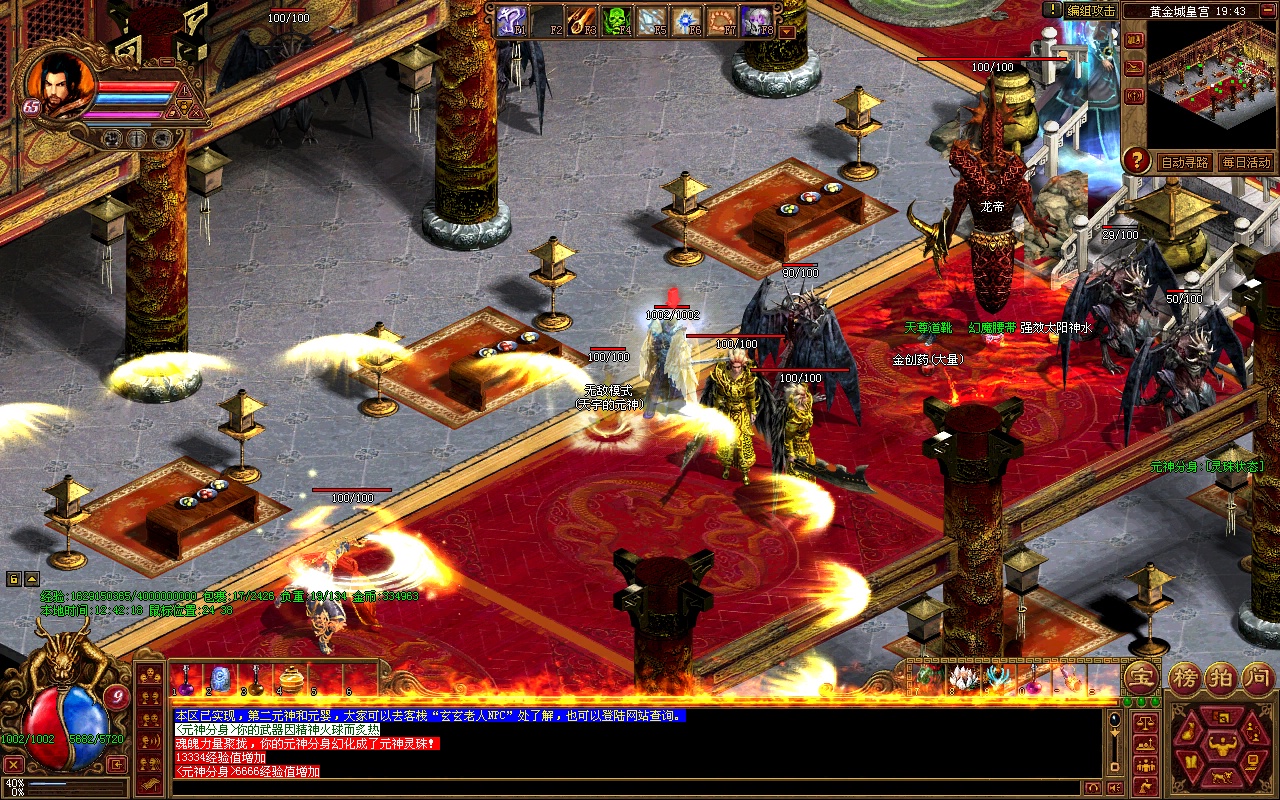Use the flaming arrows skill on F3
Screen dimensions: 1280x800
pyautogui.click(x=582, y=21)
